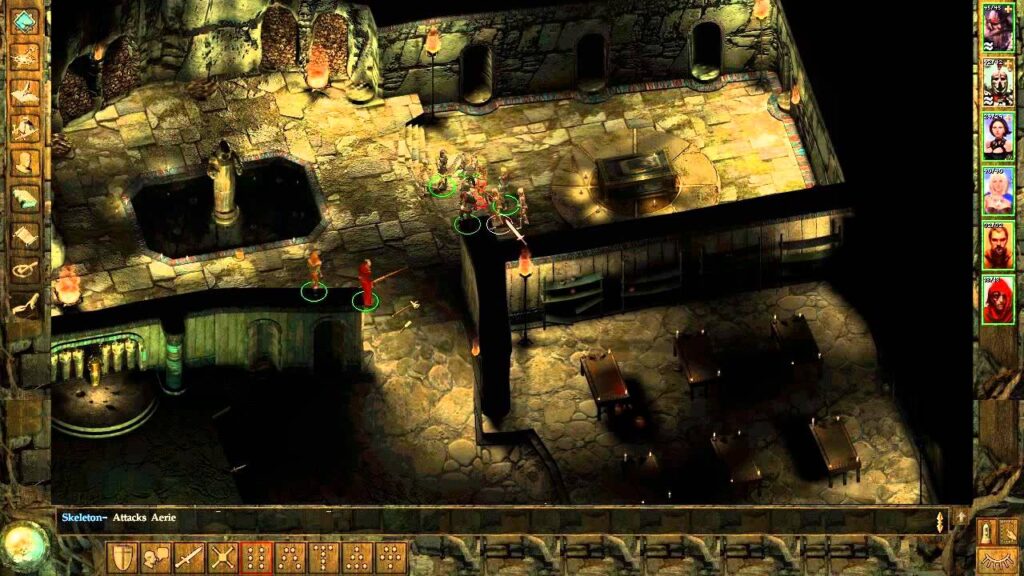Select the highlighted two-column formation button

258,557
